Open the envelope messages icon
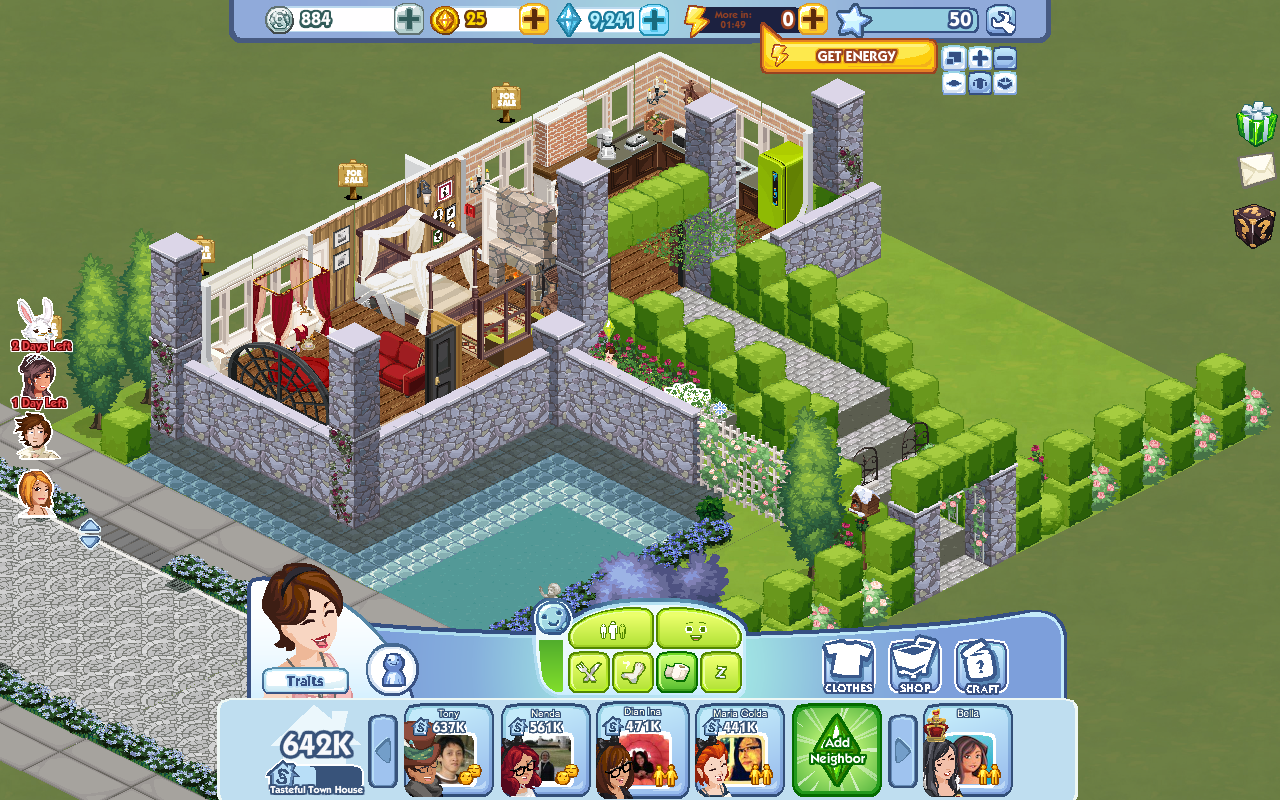Screen dimensions: 1280x800 click(x=1257, y=169)
